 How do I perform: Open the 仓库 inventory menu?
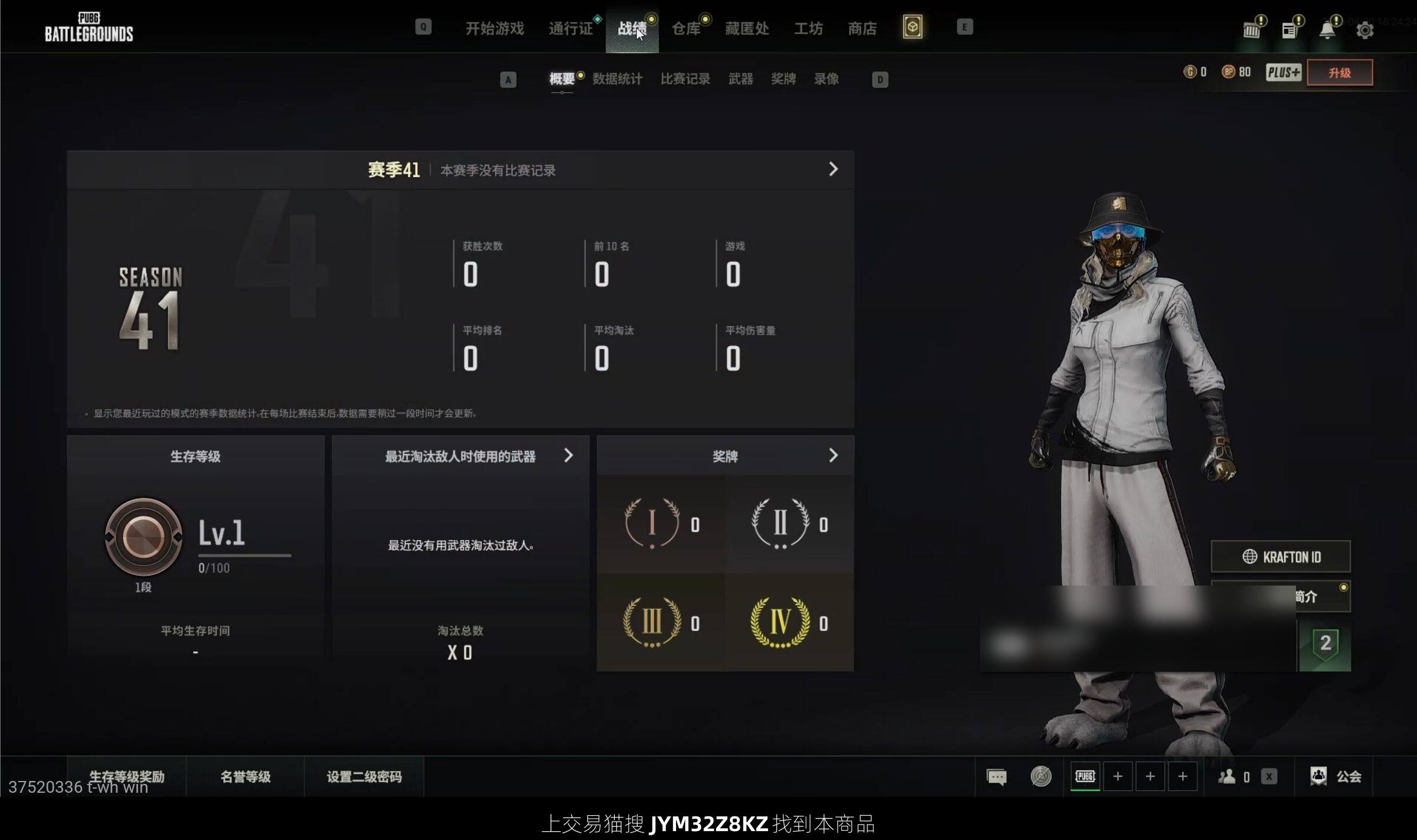685,28
